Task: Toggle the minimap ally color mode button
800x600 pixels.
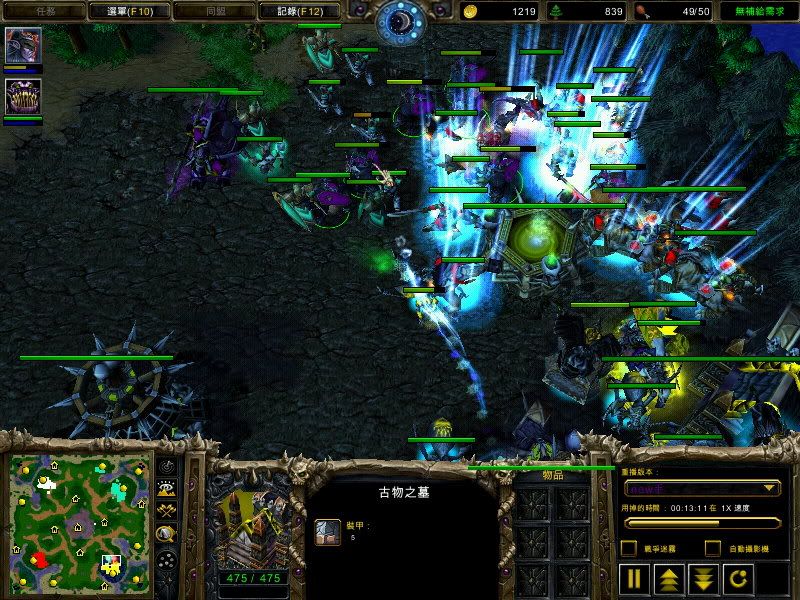Action: [167, 511]
